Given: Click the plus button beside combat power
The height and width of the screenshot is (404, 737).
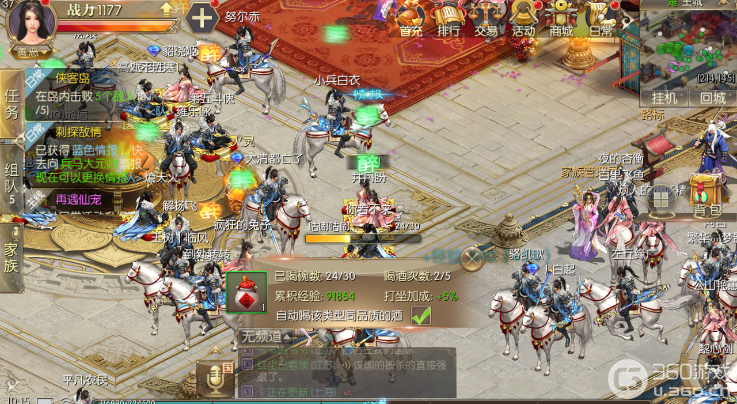Looking at the screenshot, I should coord(202,18).
